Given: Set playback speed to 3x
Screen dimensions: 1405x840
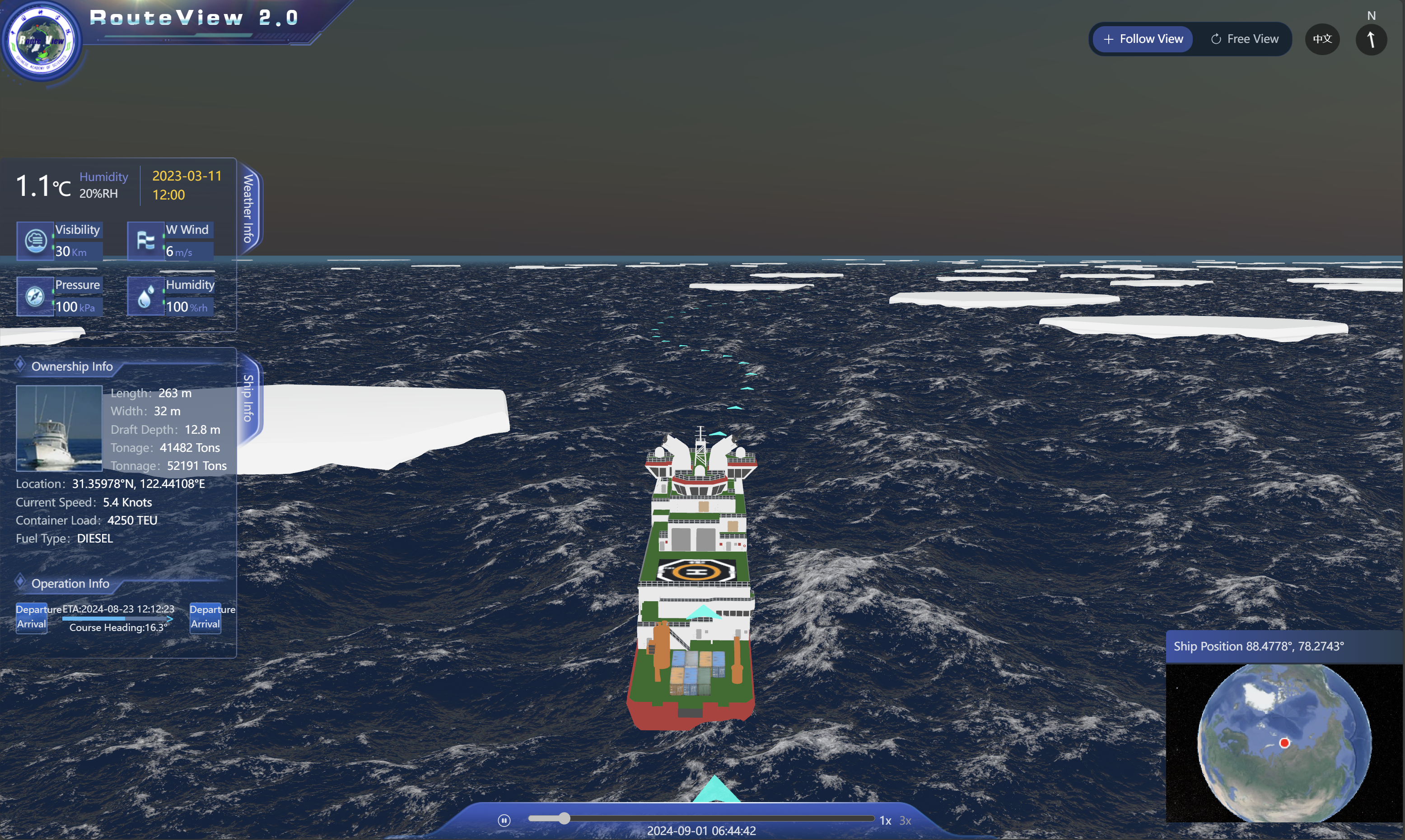Looking at the screenshot, I should (x=905, y=820).
